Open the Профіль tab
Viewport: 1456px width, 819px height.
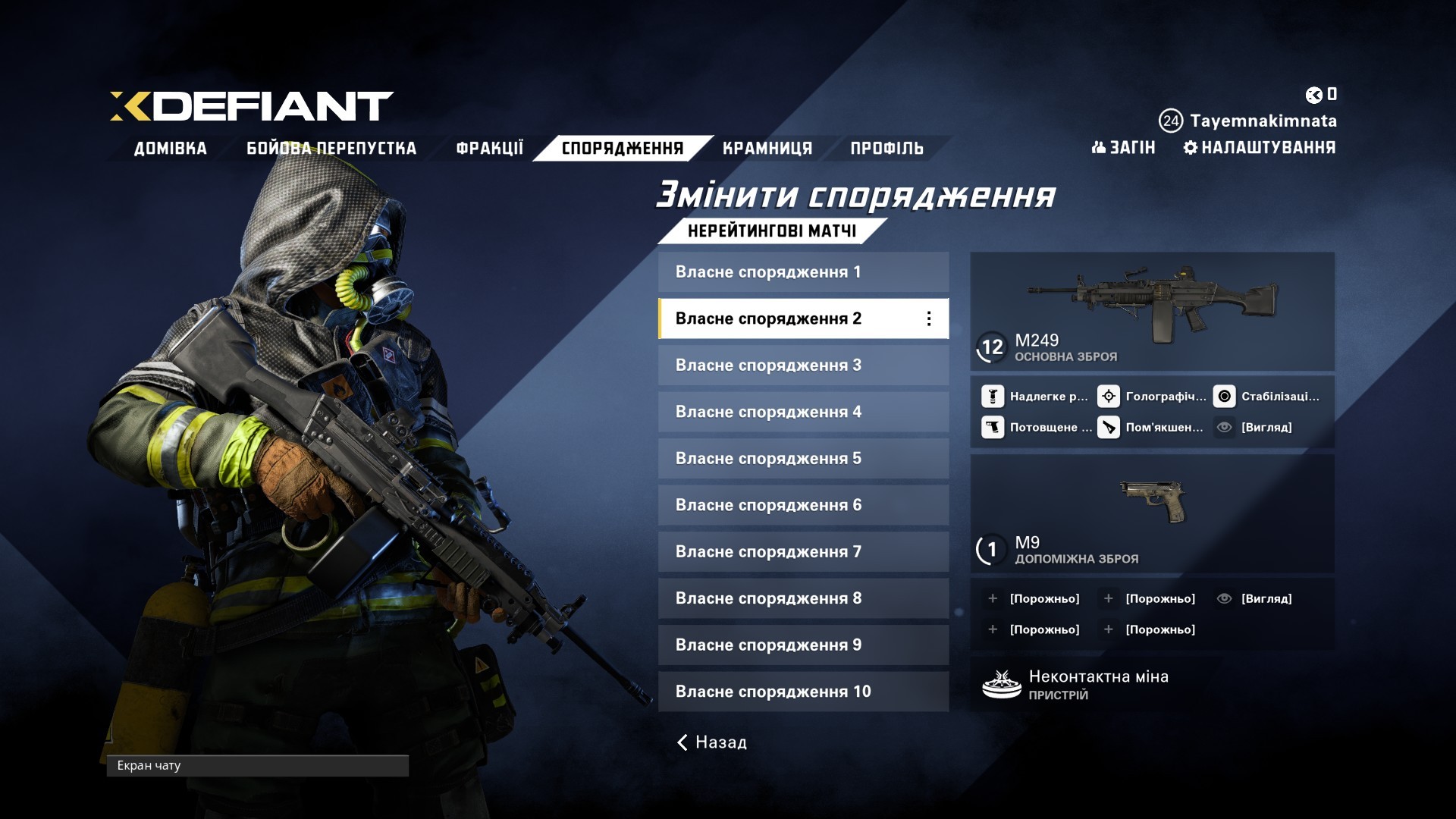pyautogui.click(x=886, y=148)
